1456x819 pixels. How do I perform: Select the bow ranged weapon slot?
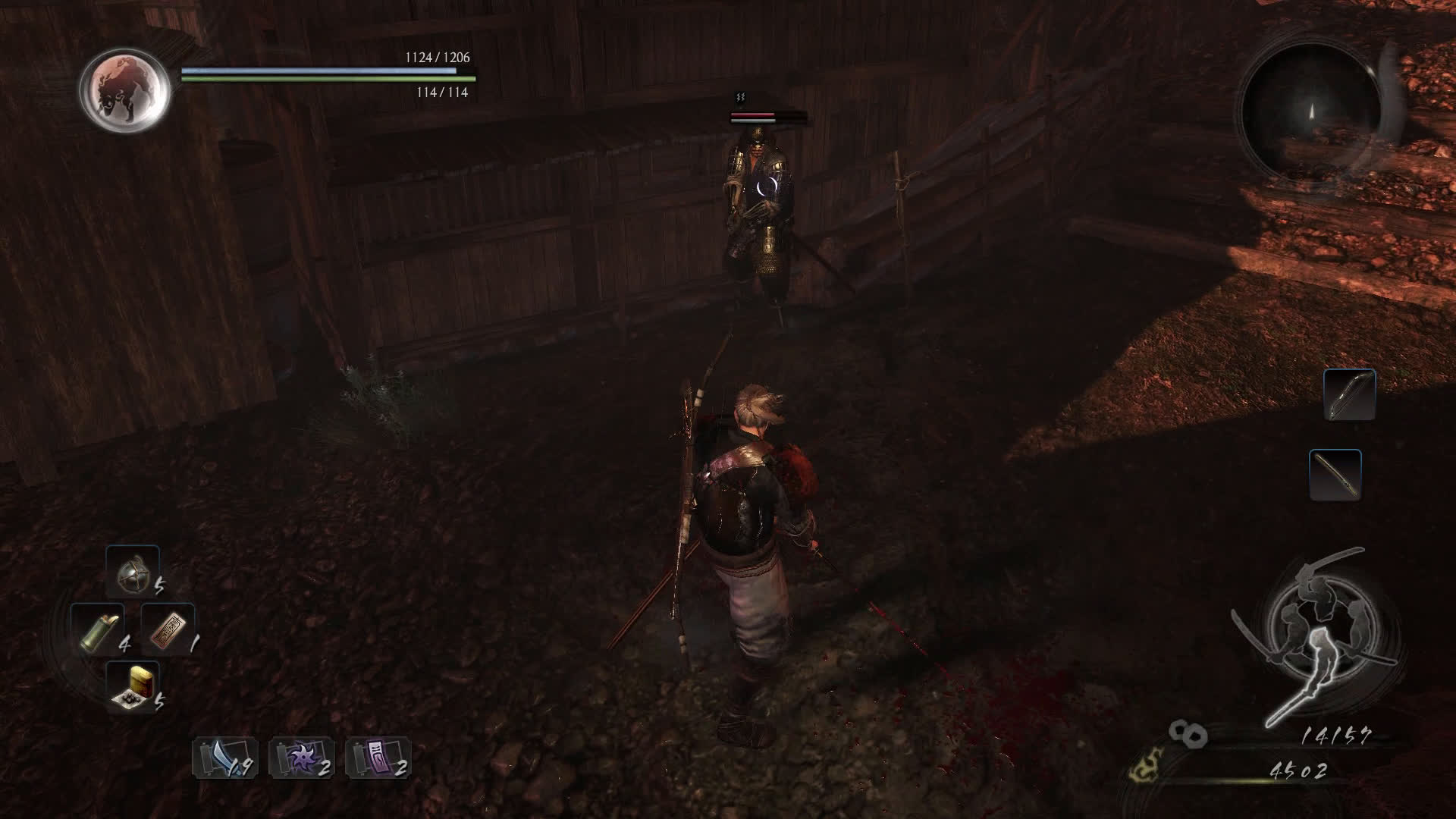(1349, 394)
